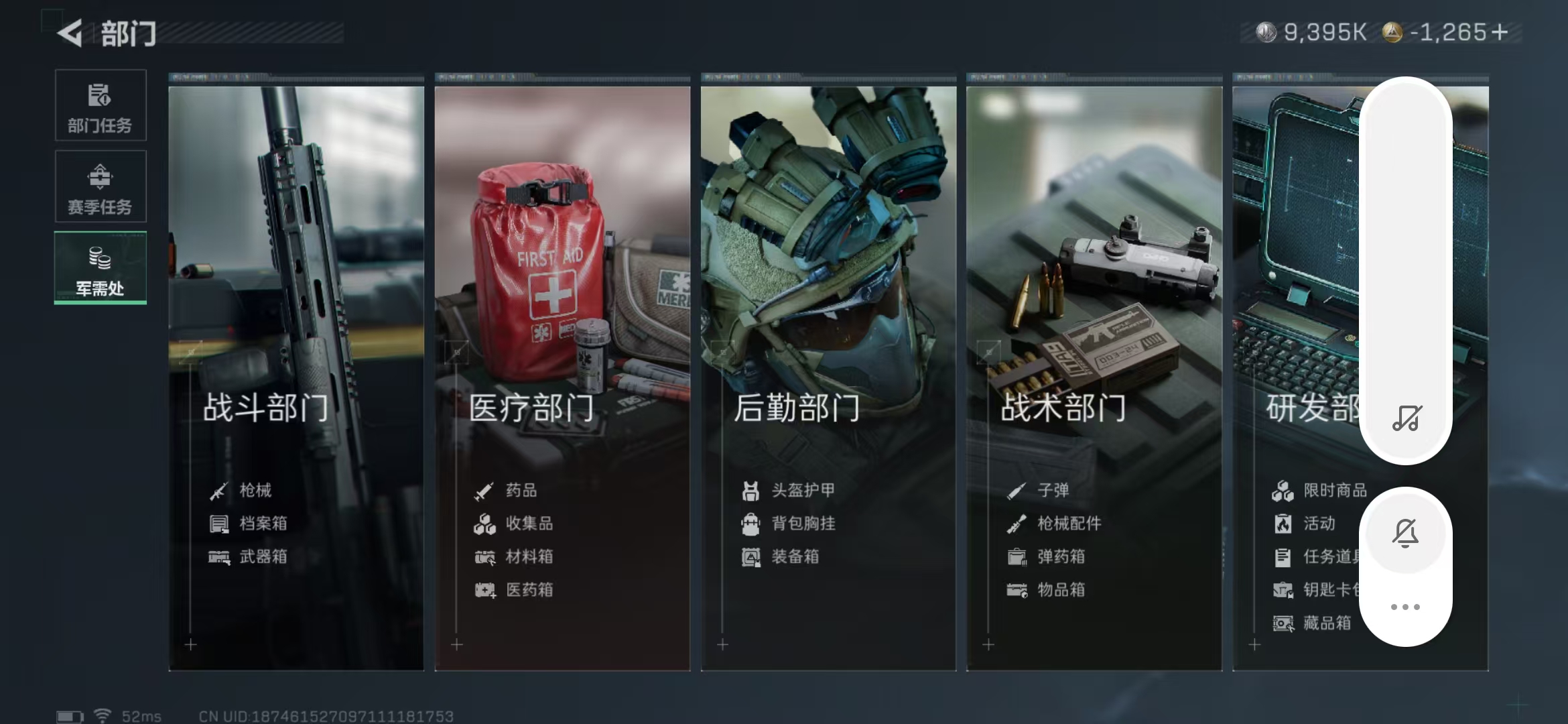The height and width of the screenshot is (724, 1568).
Task: Open the floating more options menu
Action: coord(1406,605)
